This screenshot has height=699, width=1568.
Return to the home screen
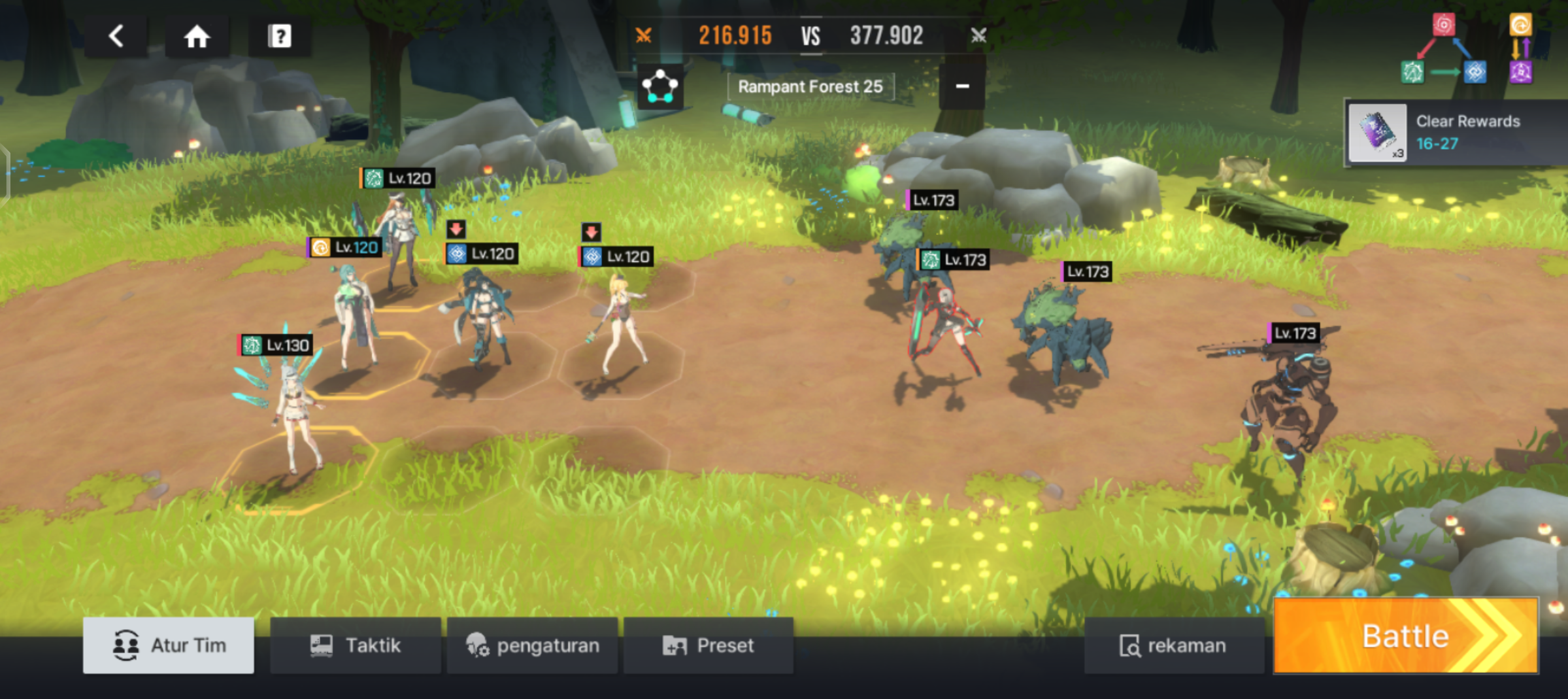pyautogui.click(x=197, y=37)
